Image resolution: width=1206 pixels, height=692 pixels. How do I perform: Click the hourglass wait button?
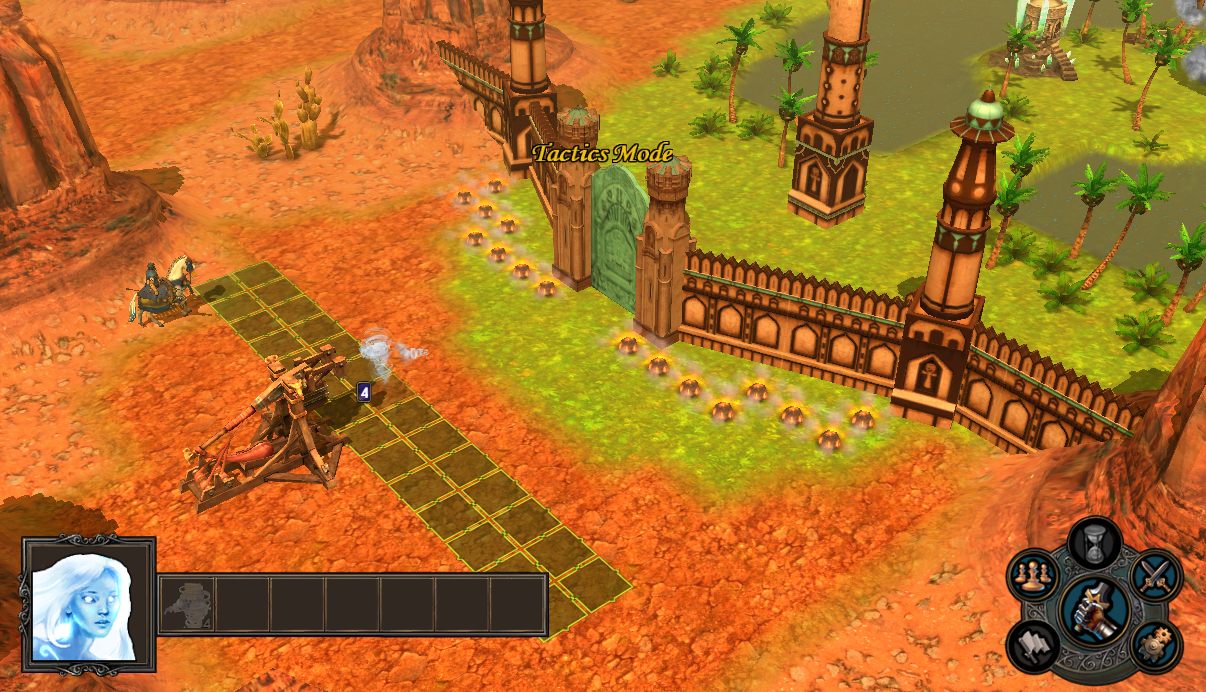pyautogui.click(x=1093, y=542)
